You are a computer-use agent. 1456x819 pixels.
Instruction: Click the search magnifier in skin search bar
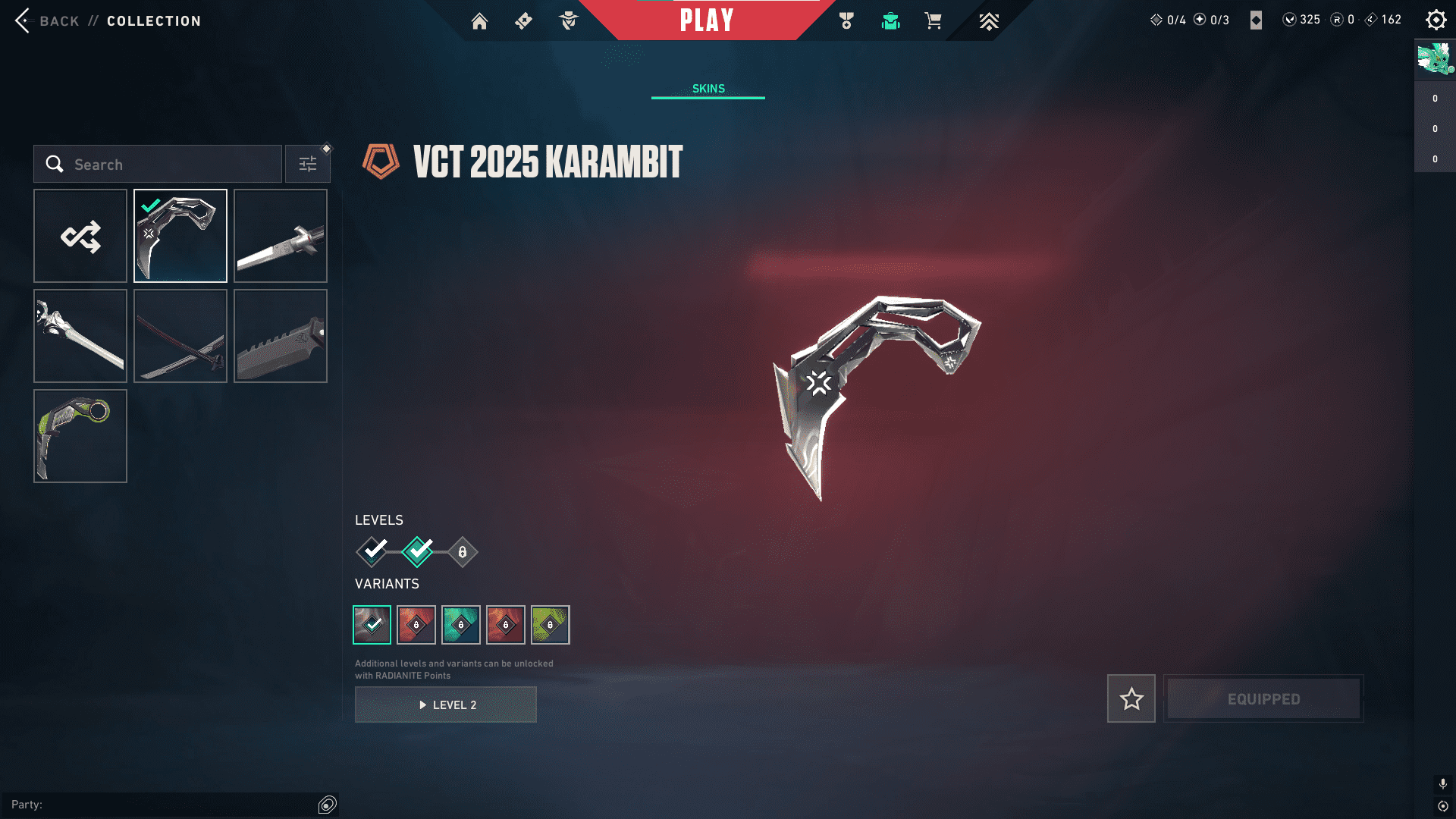click(54, 164)
